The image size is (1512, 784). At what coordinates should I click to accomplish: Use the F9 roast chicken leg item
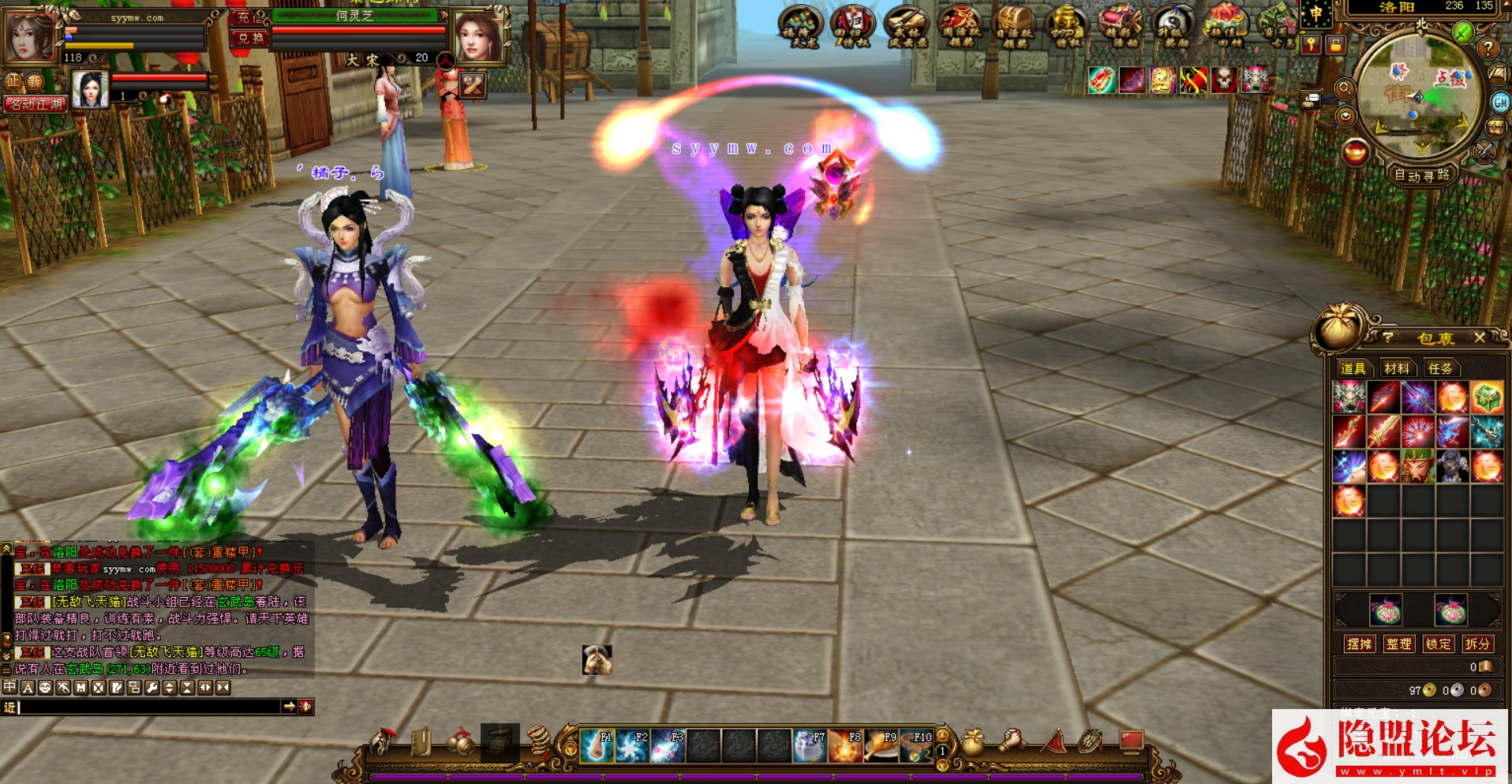pyautogui.click(x=881, y=745)
